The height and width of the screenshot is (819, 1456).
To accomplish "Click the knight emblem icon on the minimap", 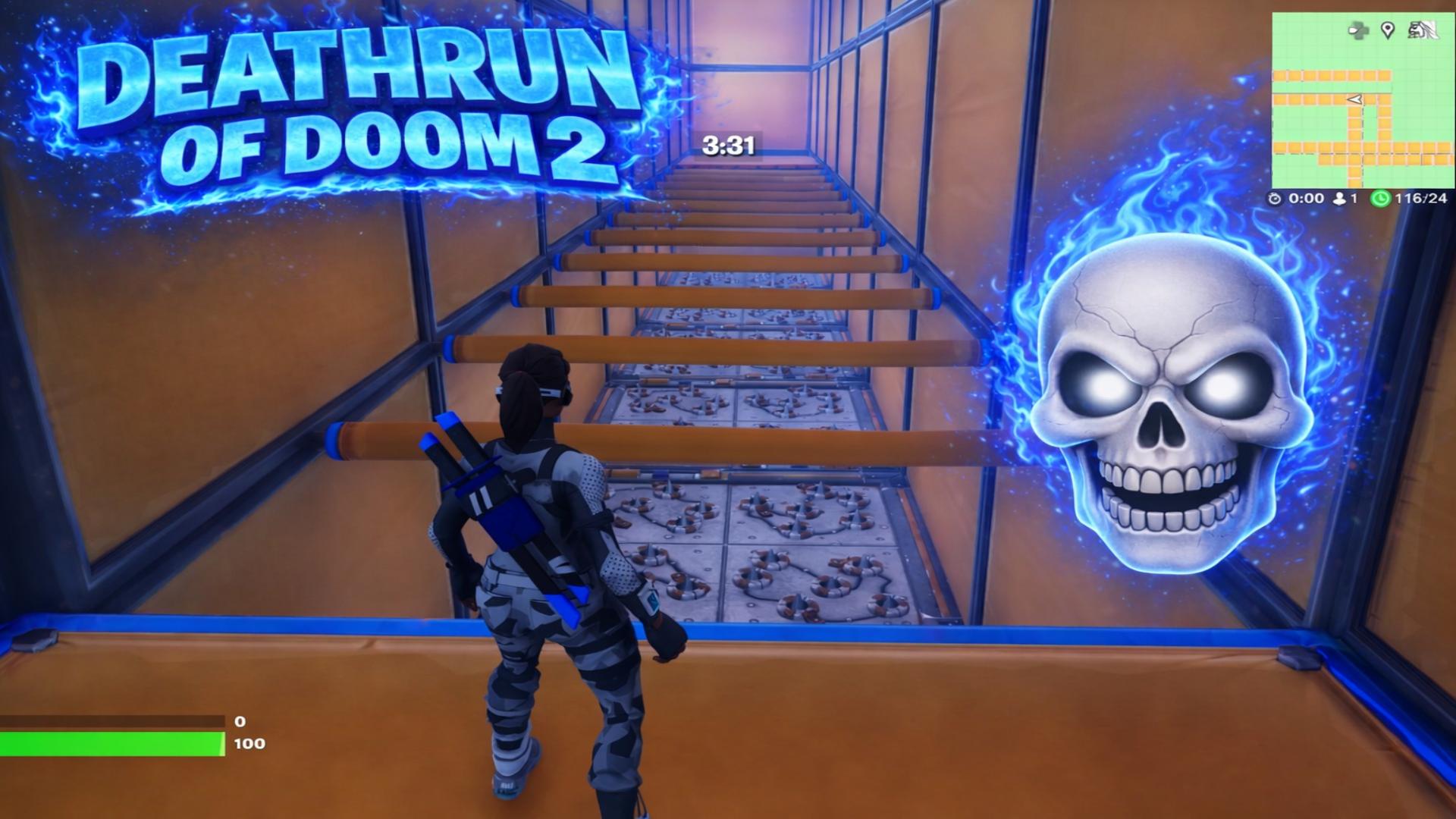I will [1423, 30].
